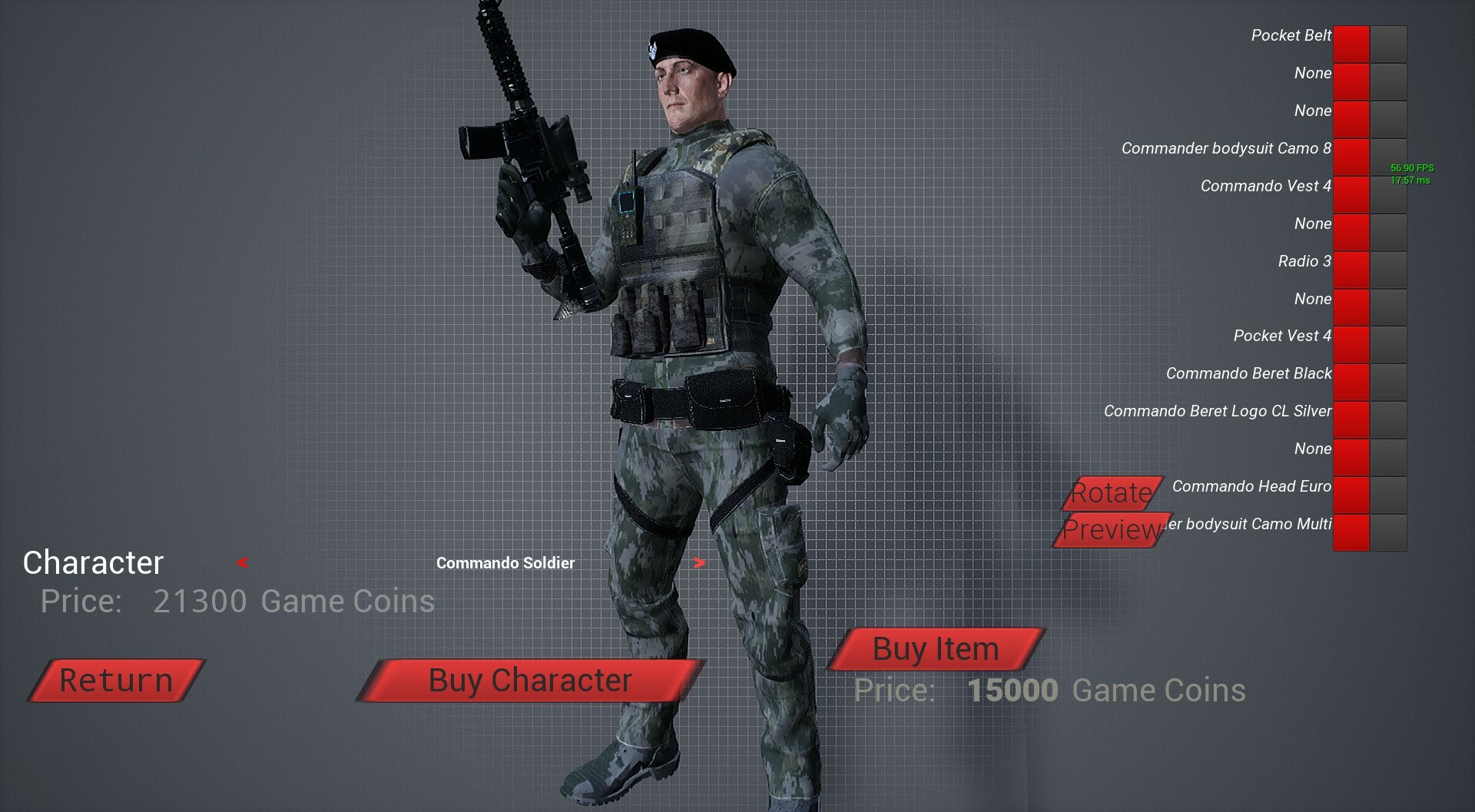Toggle off Radio 3 using its gray square
The height and width of the screenshot is (812, 1475).
pyautogui.click(x=1389, y=269)
